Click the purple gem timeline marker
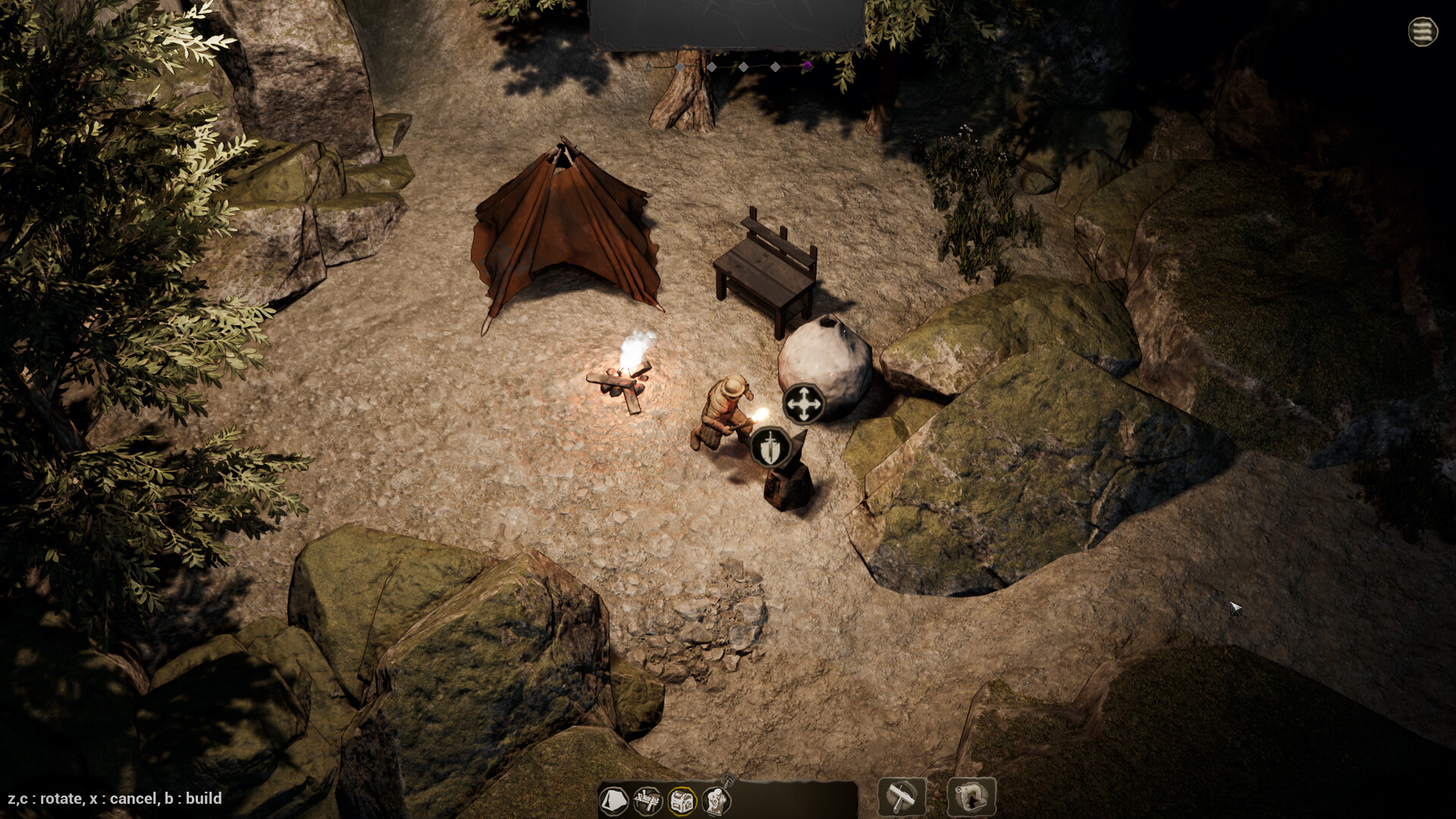The width and height of the screenshot is (1456, 819). [807, 66]
